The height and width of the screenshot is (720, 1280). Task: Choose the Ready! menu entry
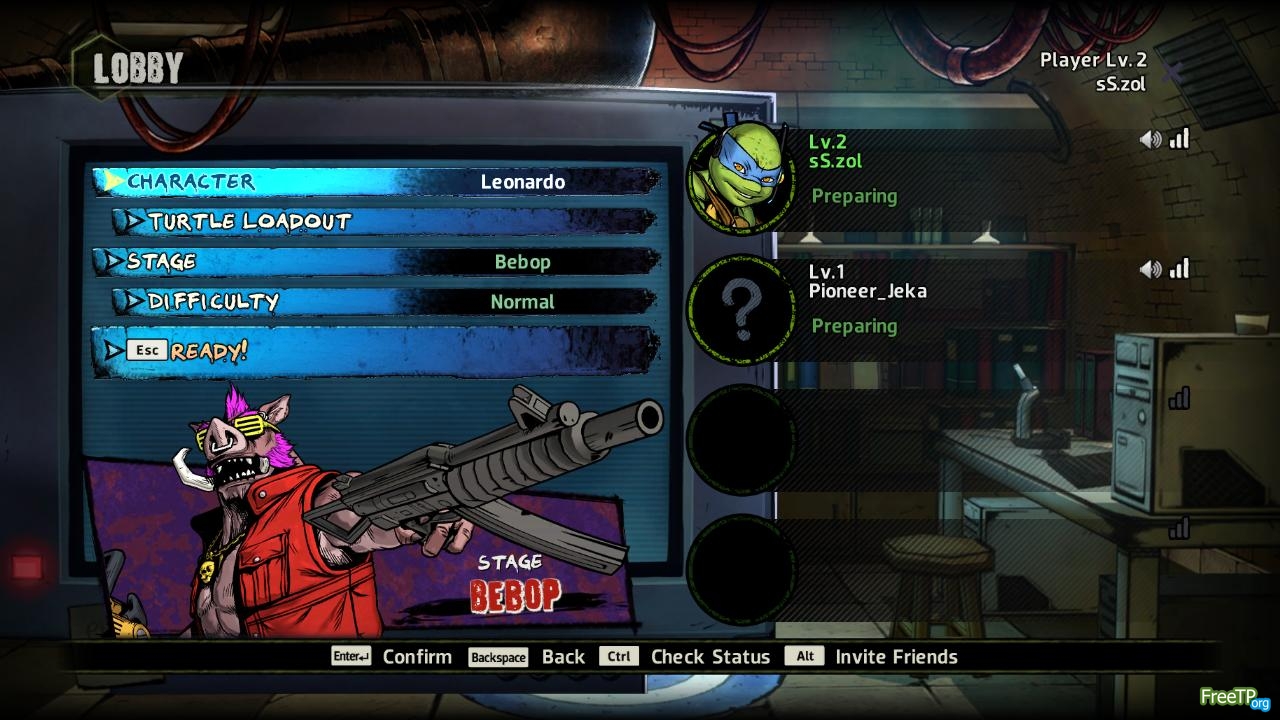click(376, 351)
